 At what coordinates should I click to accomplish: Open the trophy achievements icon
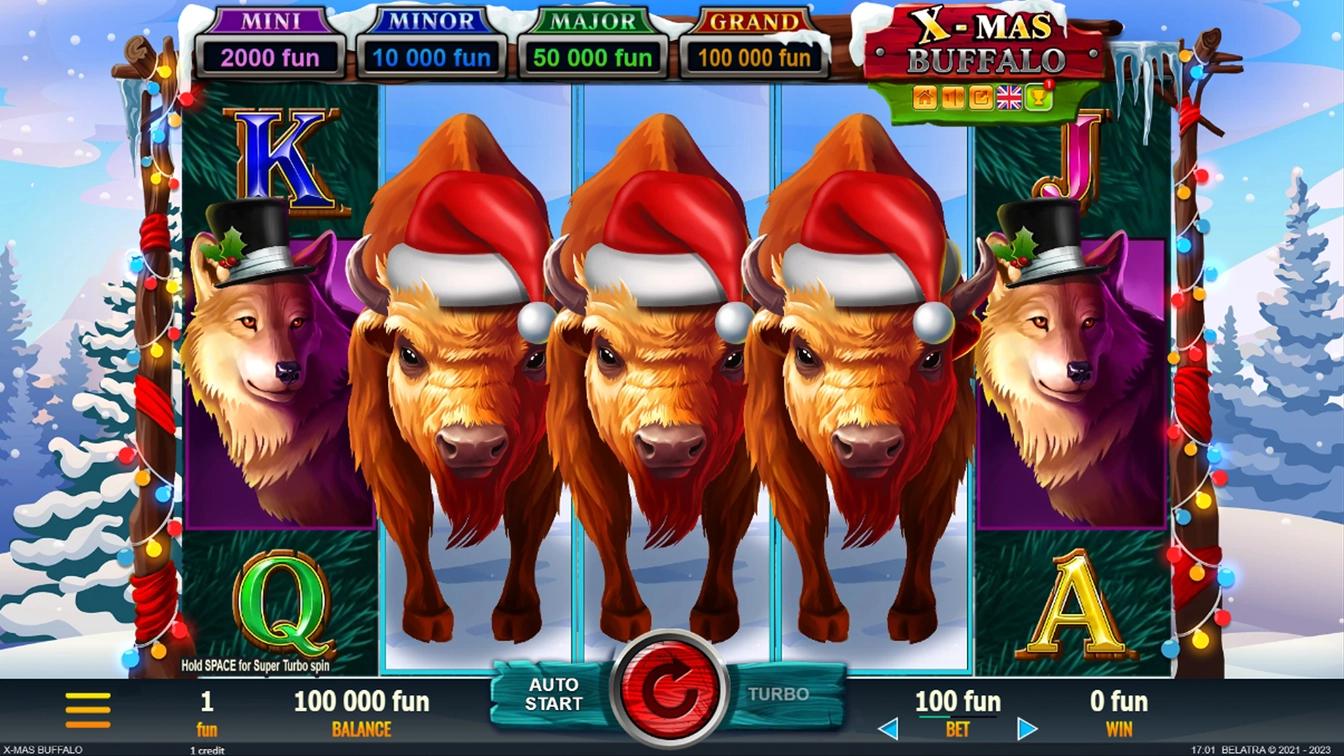point(1037,98)
